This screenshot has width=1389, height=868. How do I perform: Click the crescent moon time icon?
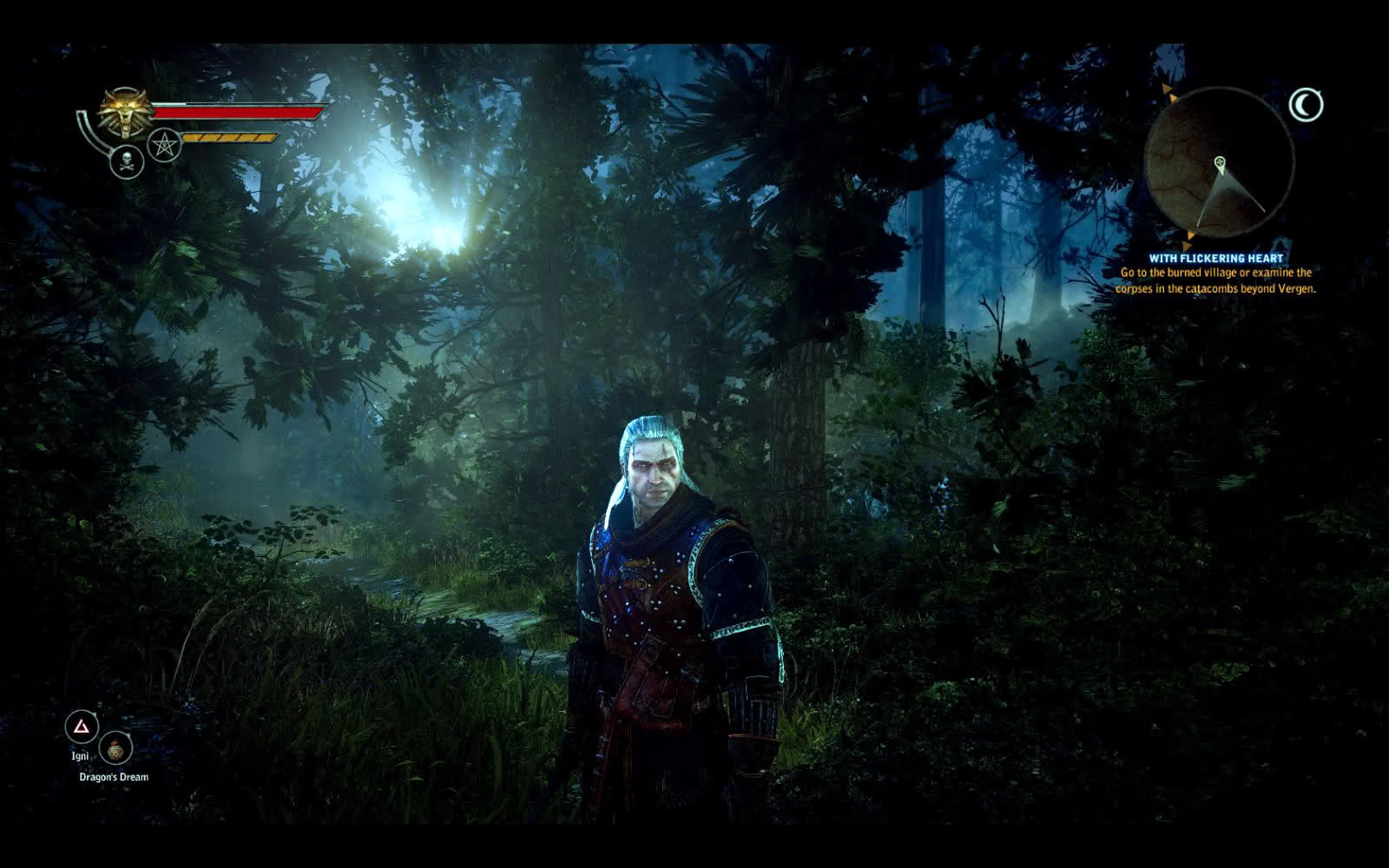1305,106
